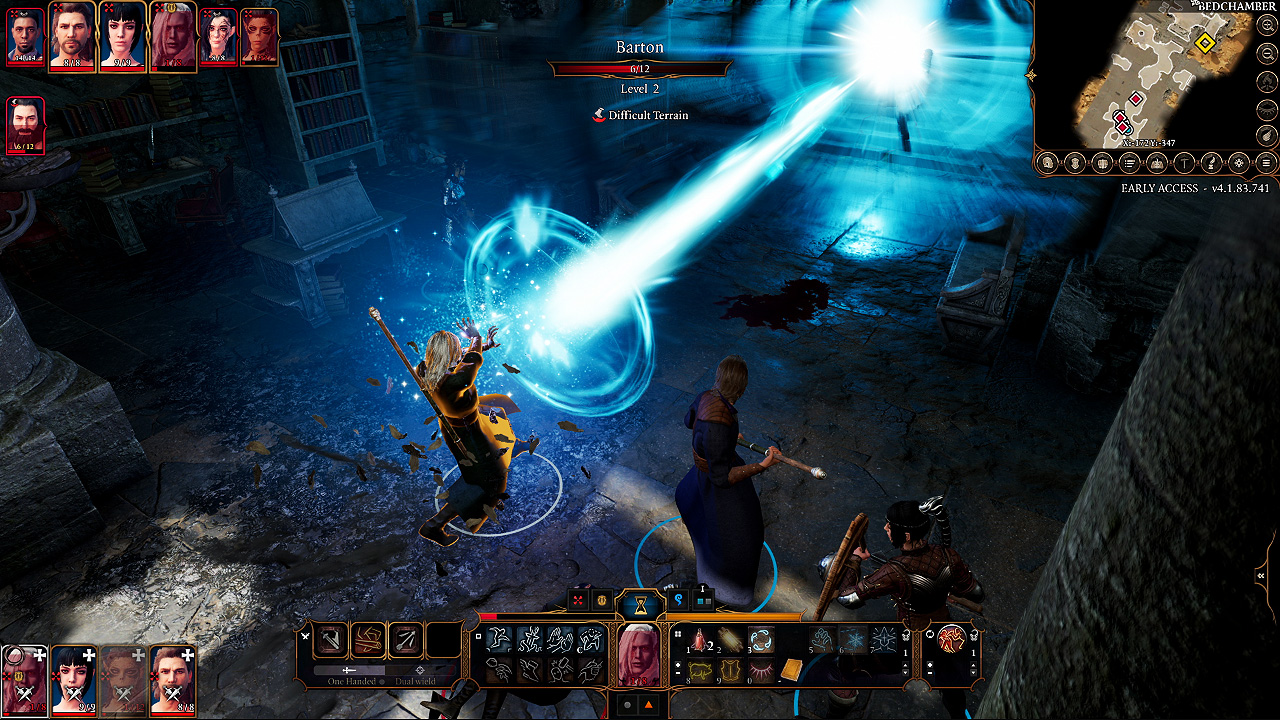The width and height of the screenshot is (1280, 720).
Task: Click the campfire camp icon beside the minimap
Action: click(x=1266, y=82)
